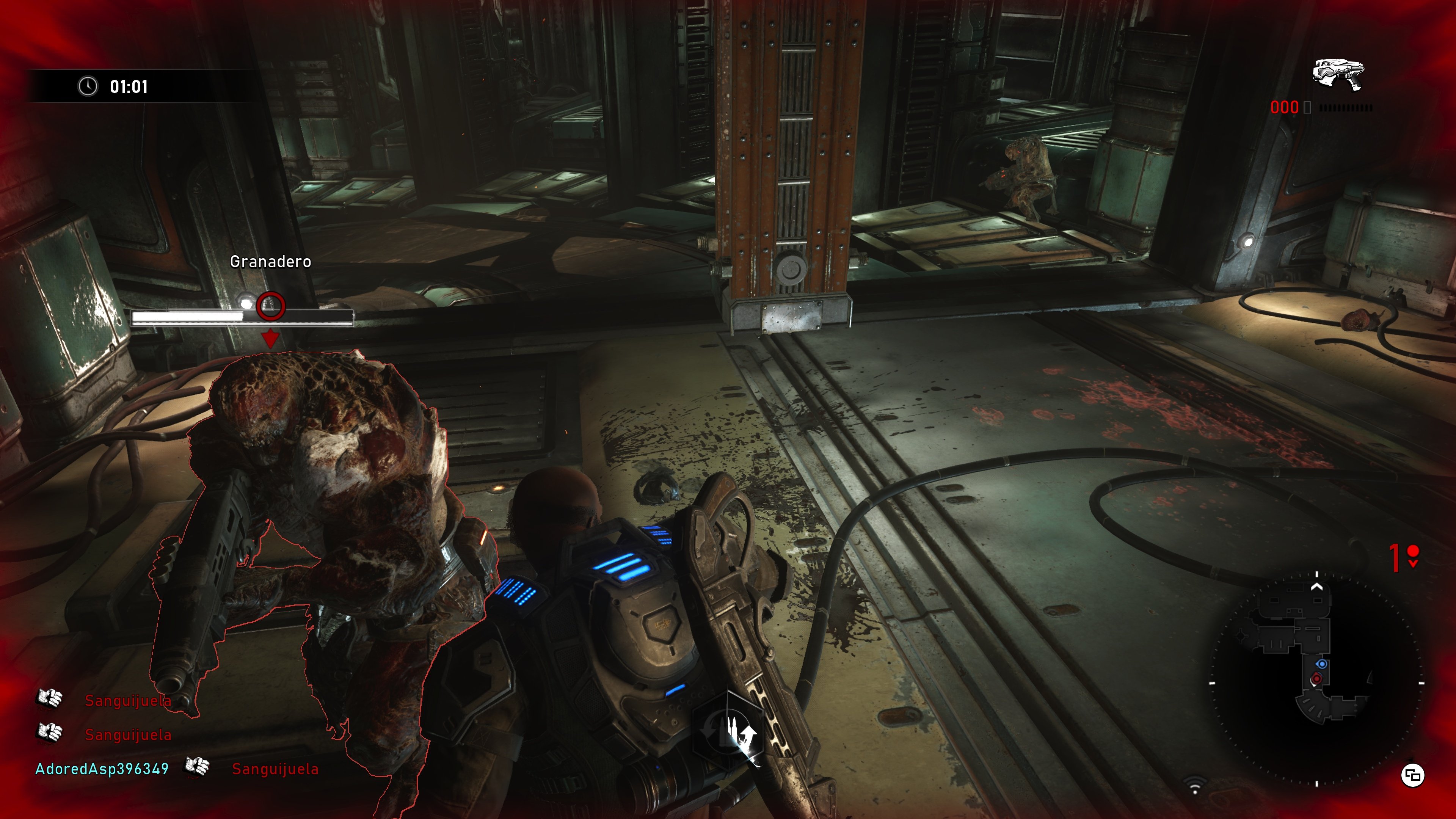This screenshot has height=819, width=1456.
Task: Click the player name AdoredAsp396349
Action: [x=102, y=767]
